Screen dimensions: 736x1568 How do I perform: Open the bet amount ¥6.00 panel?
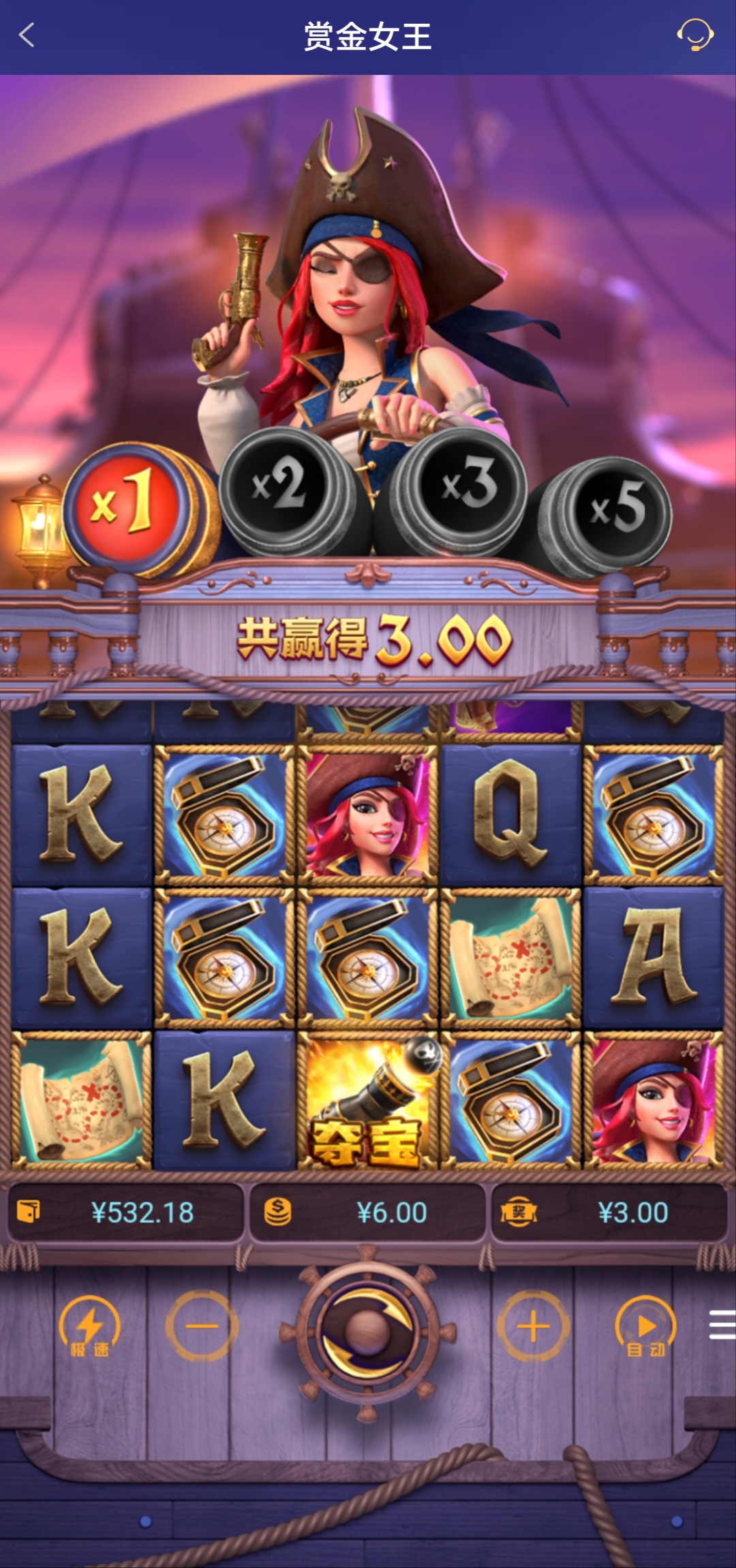(x=368, y=1212)
